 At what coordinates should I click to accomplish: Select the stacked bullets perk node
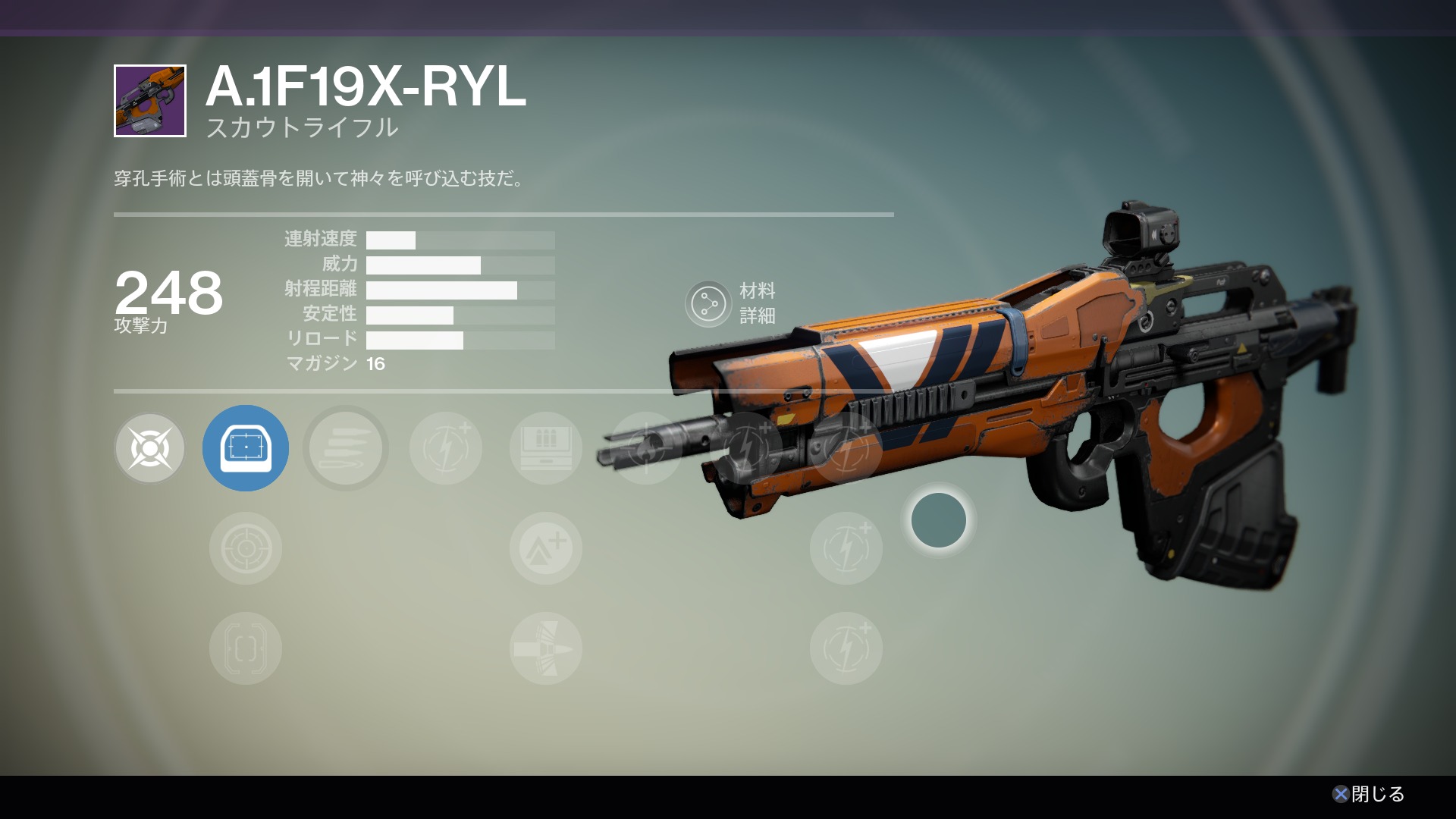(346, 448)
